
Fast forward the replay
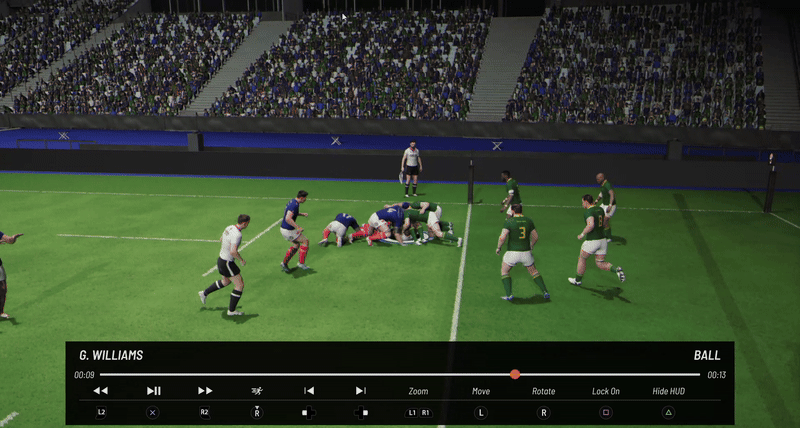205,391
